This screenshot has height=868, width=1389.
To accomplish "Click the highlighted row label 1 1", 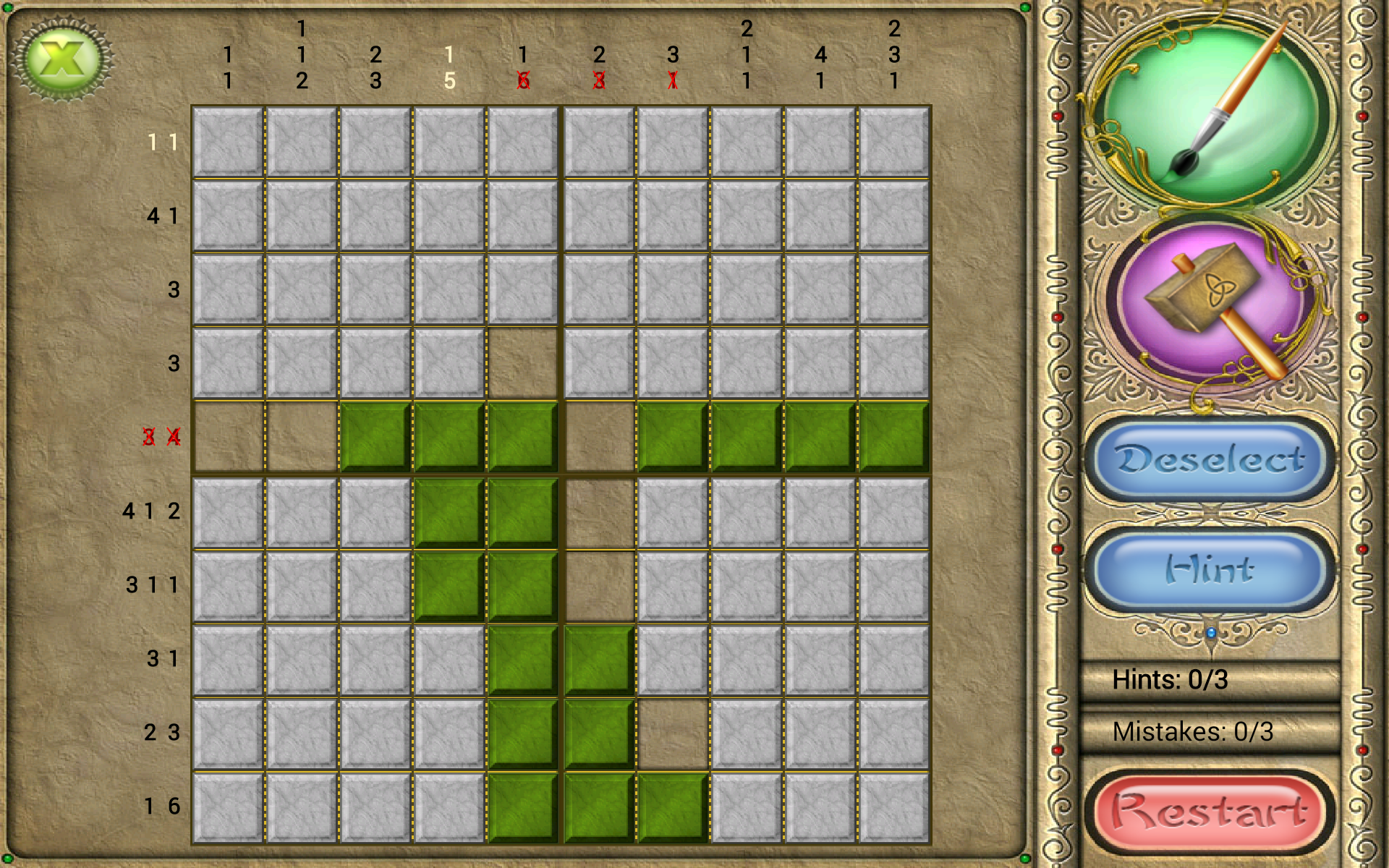I will pos(161,142).
